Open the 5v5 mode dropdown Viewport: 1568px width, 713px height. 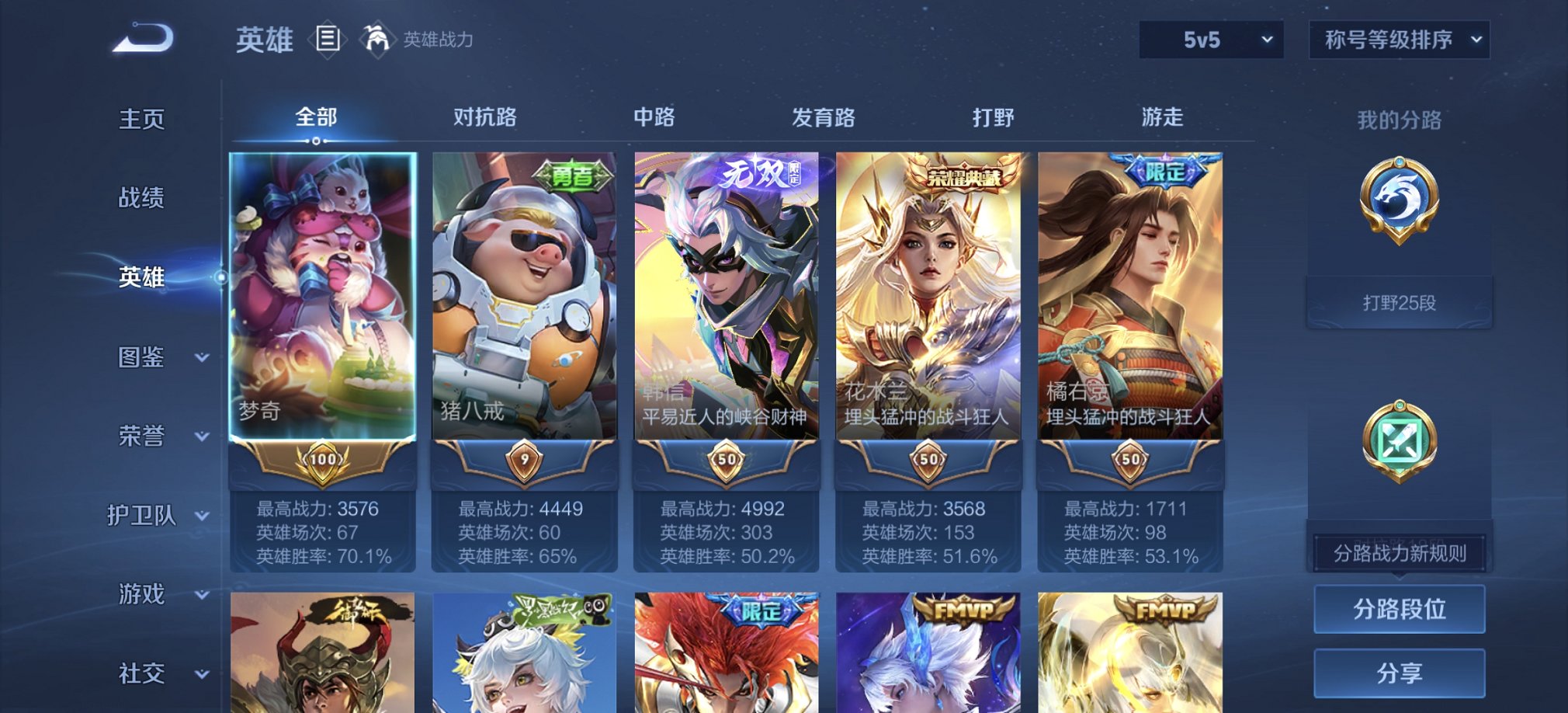1211,38
